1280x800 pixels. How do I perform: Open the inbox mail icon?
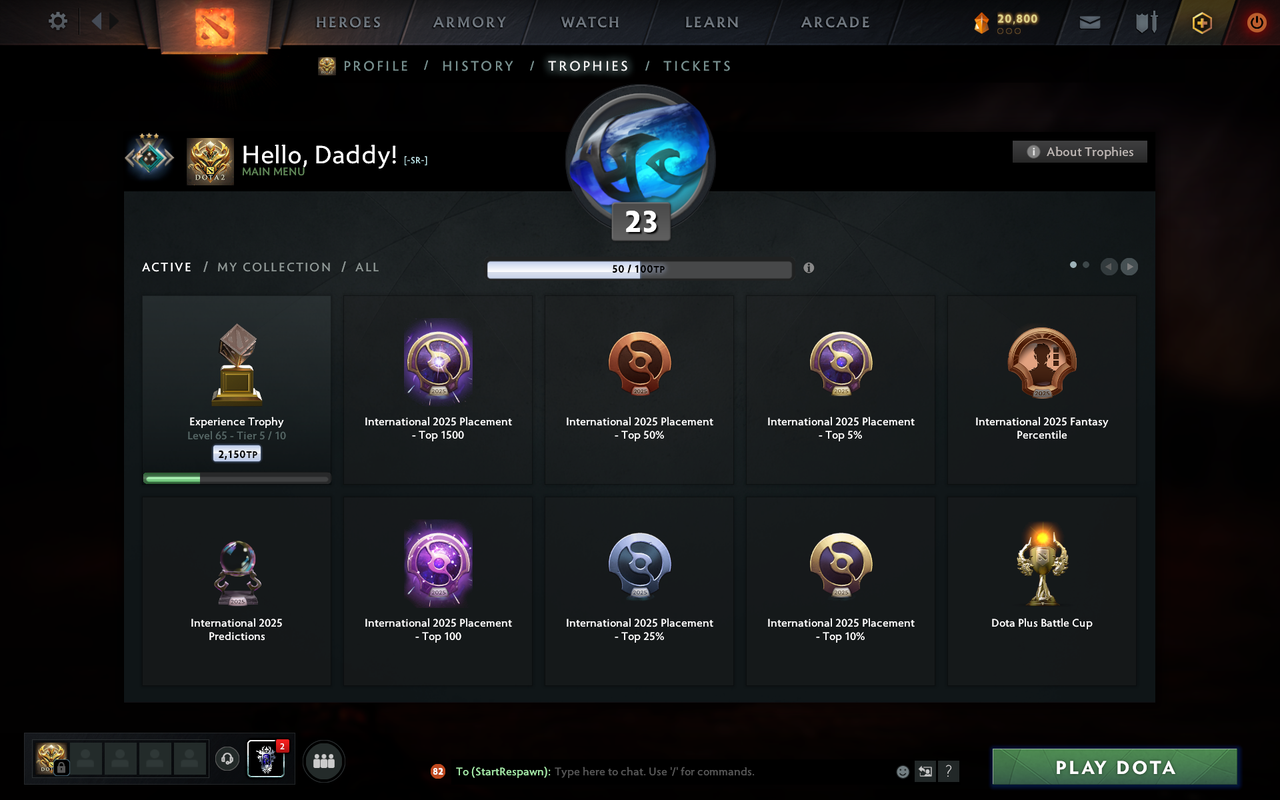pyautogui.click(x=1089, y=21)
